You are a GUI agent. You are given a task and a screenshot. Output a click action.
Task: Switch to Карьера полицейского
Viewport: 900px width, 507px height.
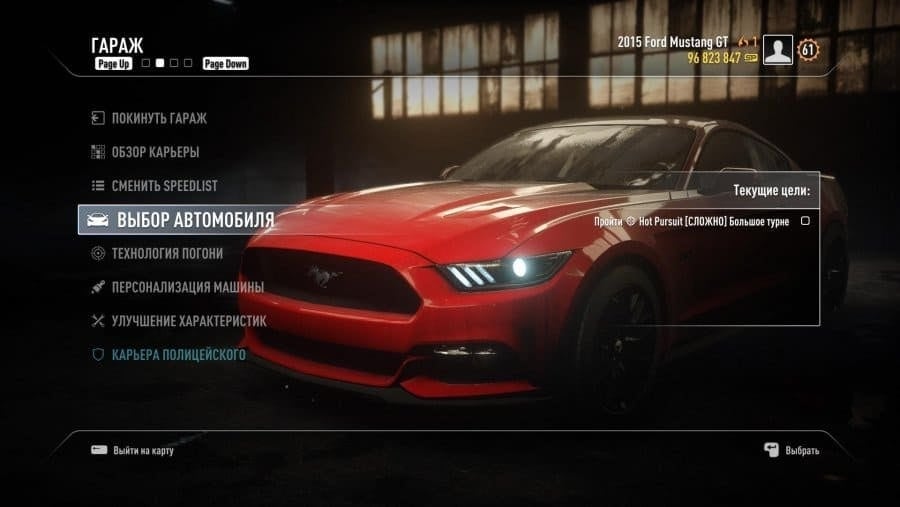[x=178, y=355]
